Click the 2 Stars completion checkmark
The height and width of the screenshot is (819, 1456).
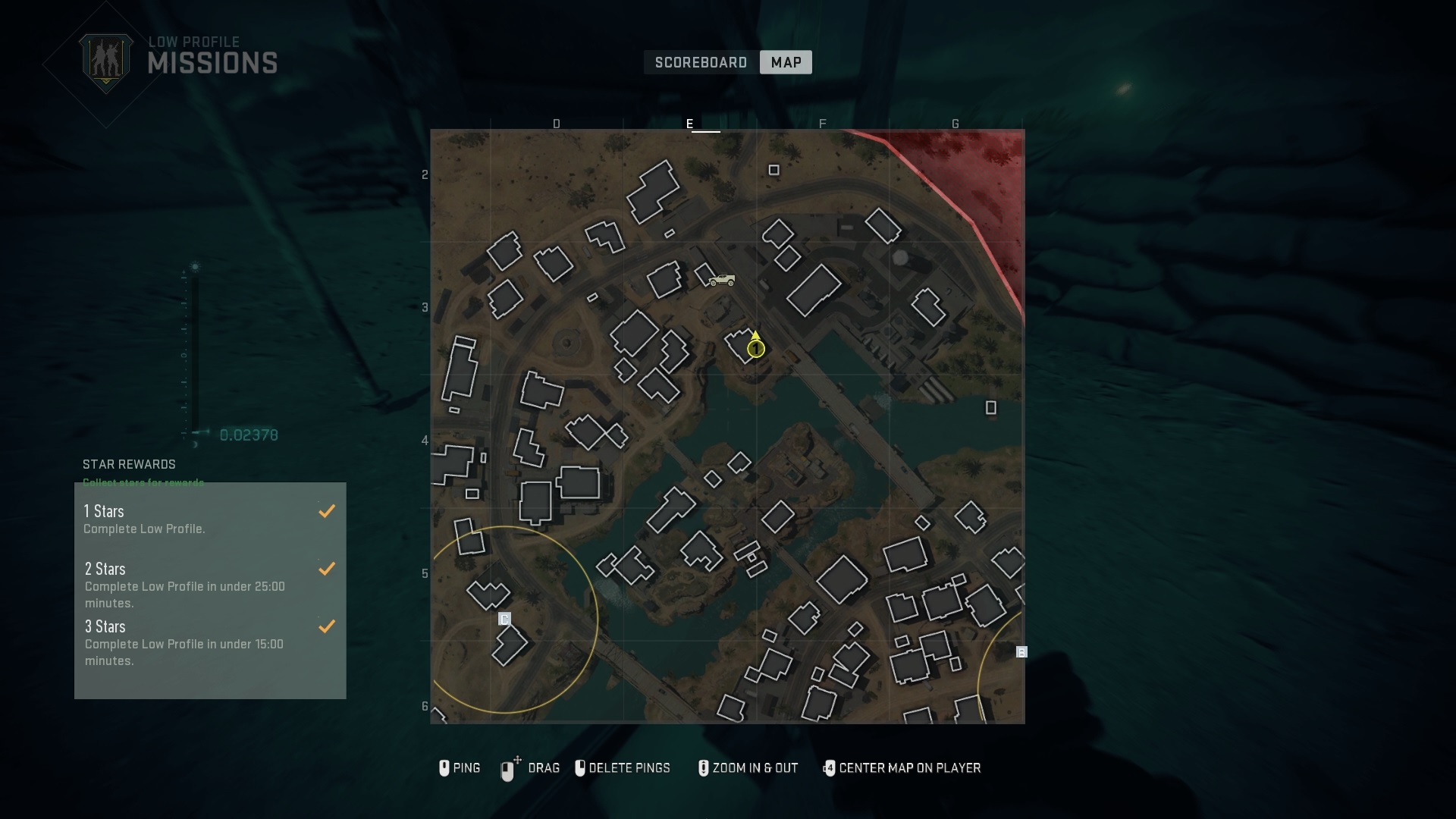[x=327, y=569]
